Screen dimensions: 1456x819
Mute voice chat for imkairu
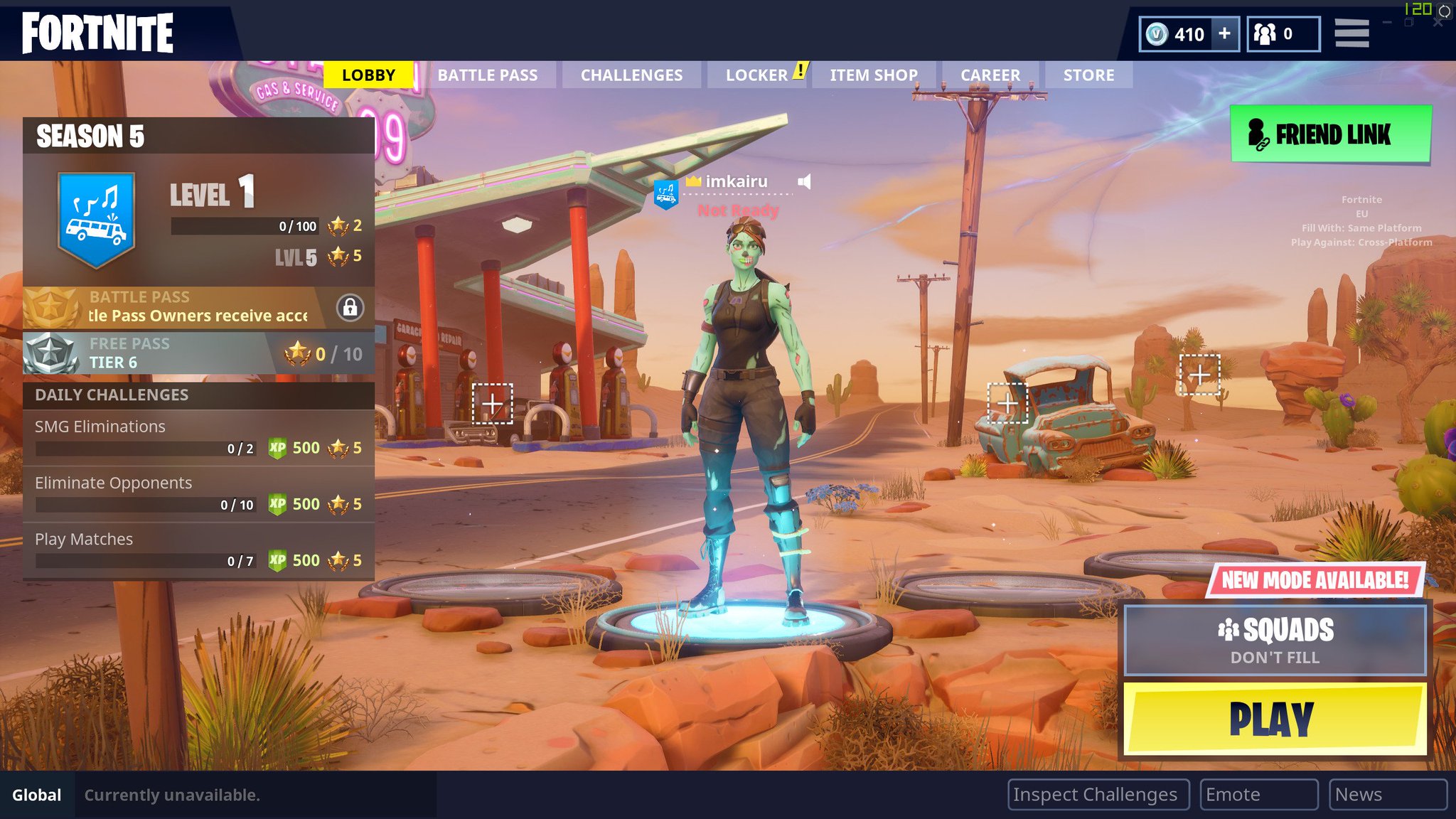(803, 182)
